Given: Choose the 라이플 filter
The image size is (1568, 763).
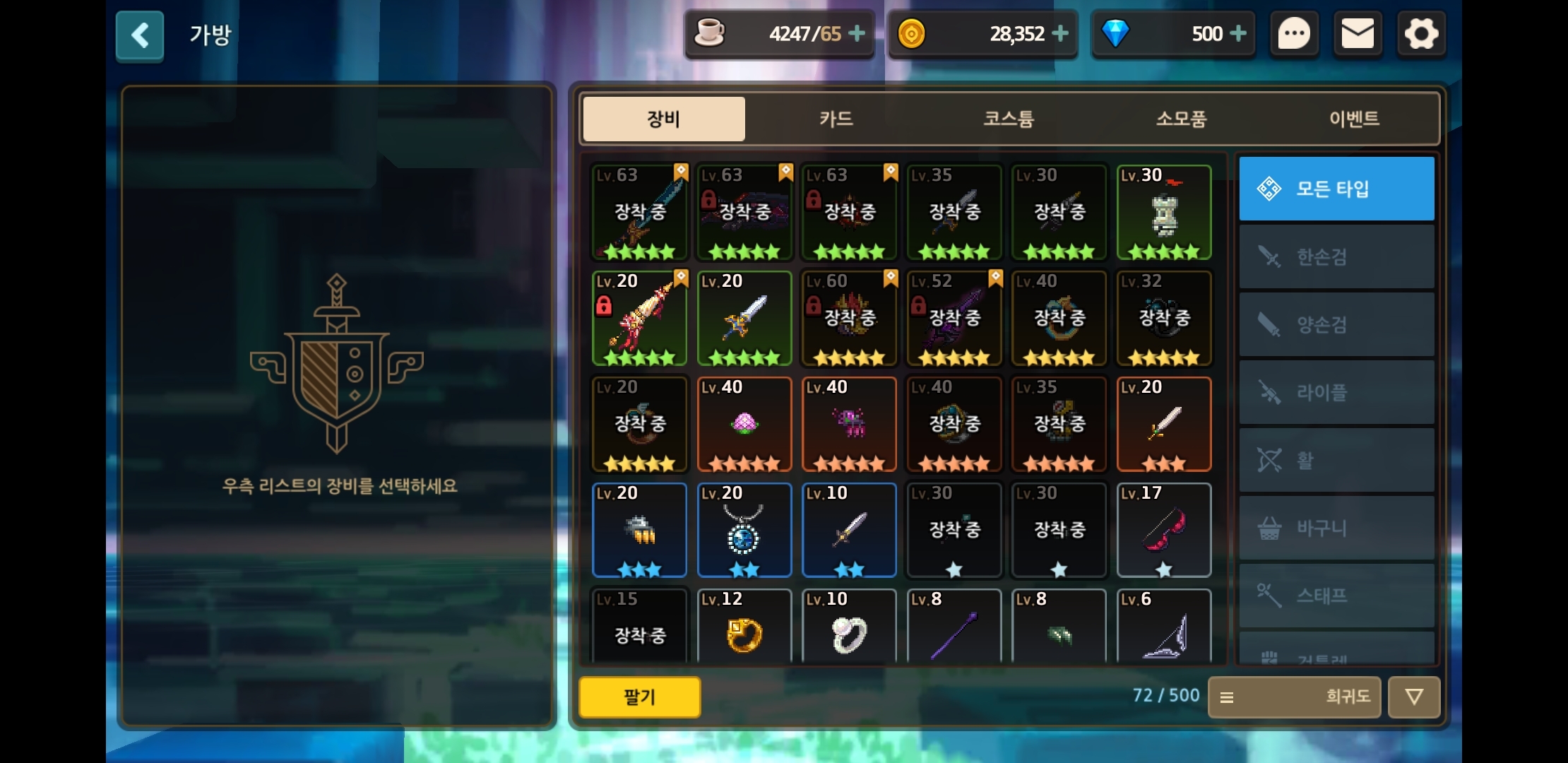Looking at the screenshot, I should (x=1336, y=392).
